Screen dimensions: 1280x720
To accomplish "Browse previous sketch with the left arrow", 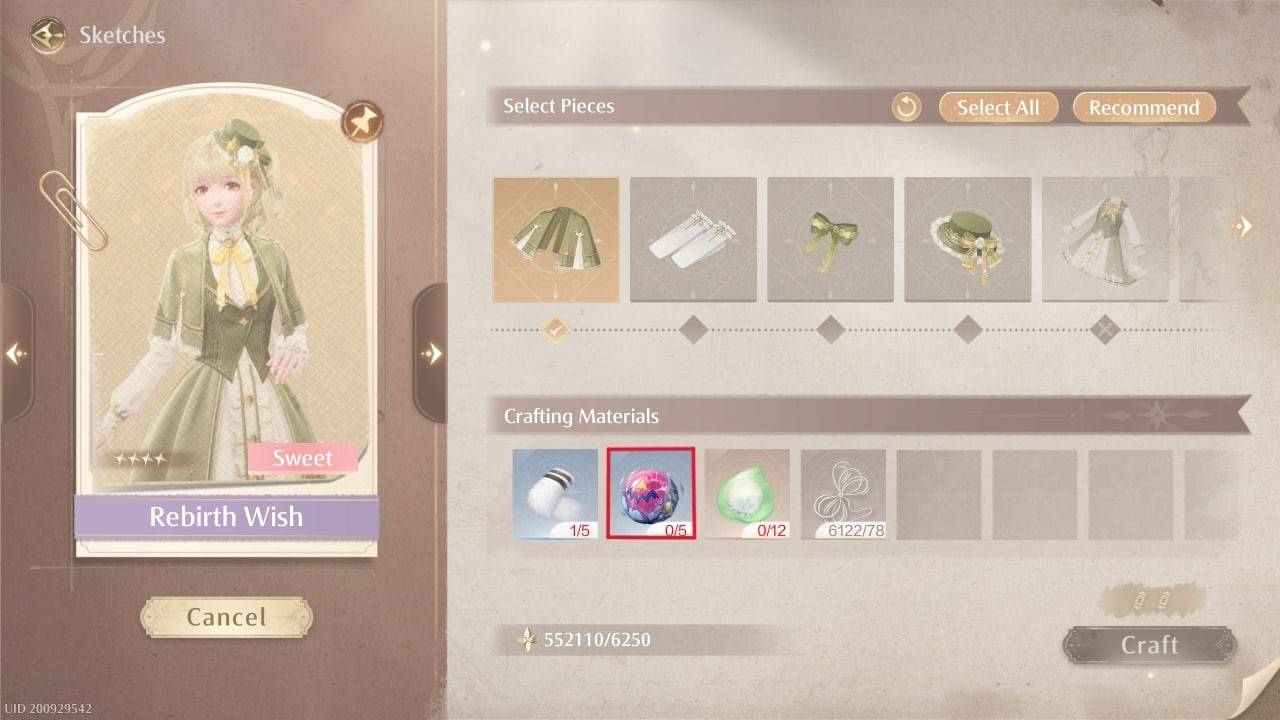I will click(16, 355).
